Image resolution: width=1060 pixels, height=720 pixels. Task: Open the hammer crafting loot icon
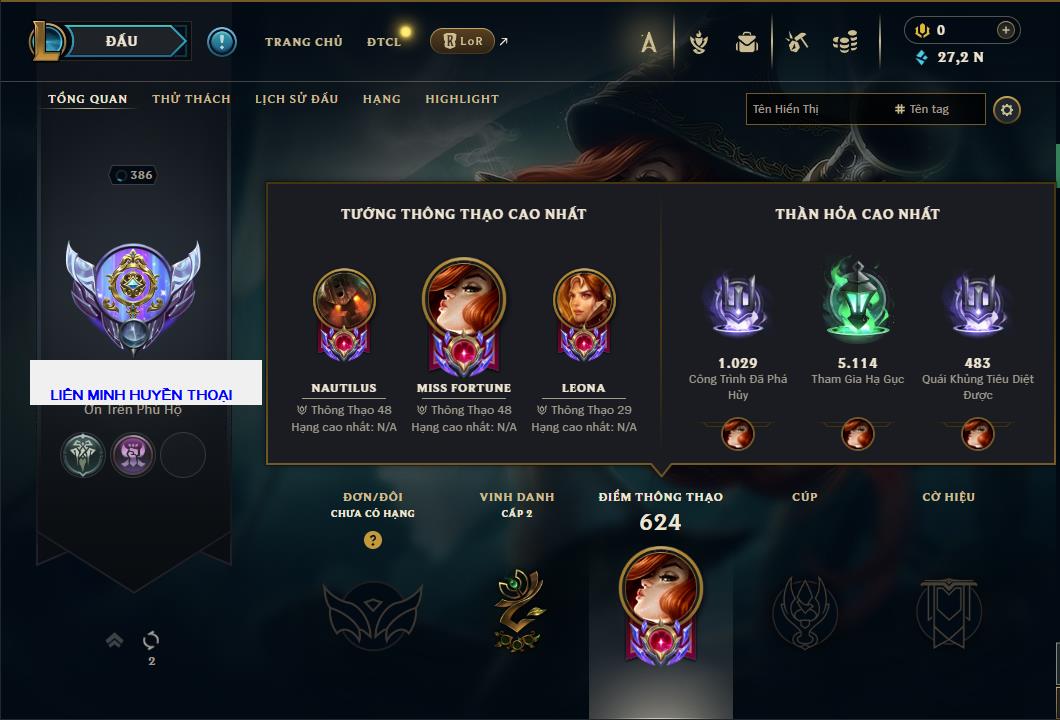[x=796, y=42]
